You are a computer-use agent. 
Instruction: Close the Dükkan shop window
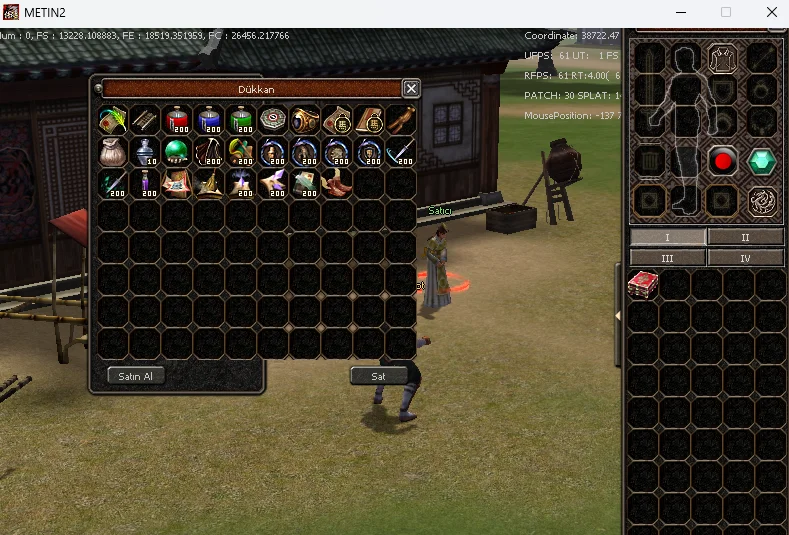(x=410, y=88)
